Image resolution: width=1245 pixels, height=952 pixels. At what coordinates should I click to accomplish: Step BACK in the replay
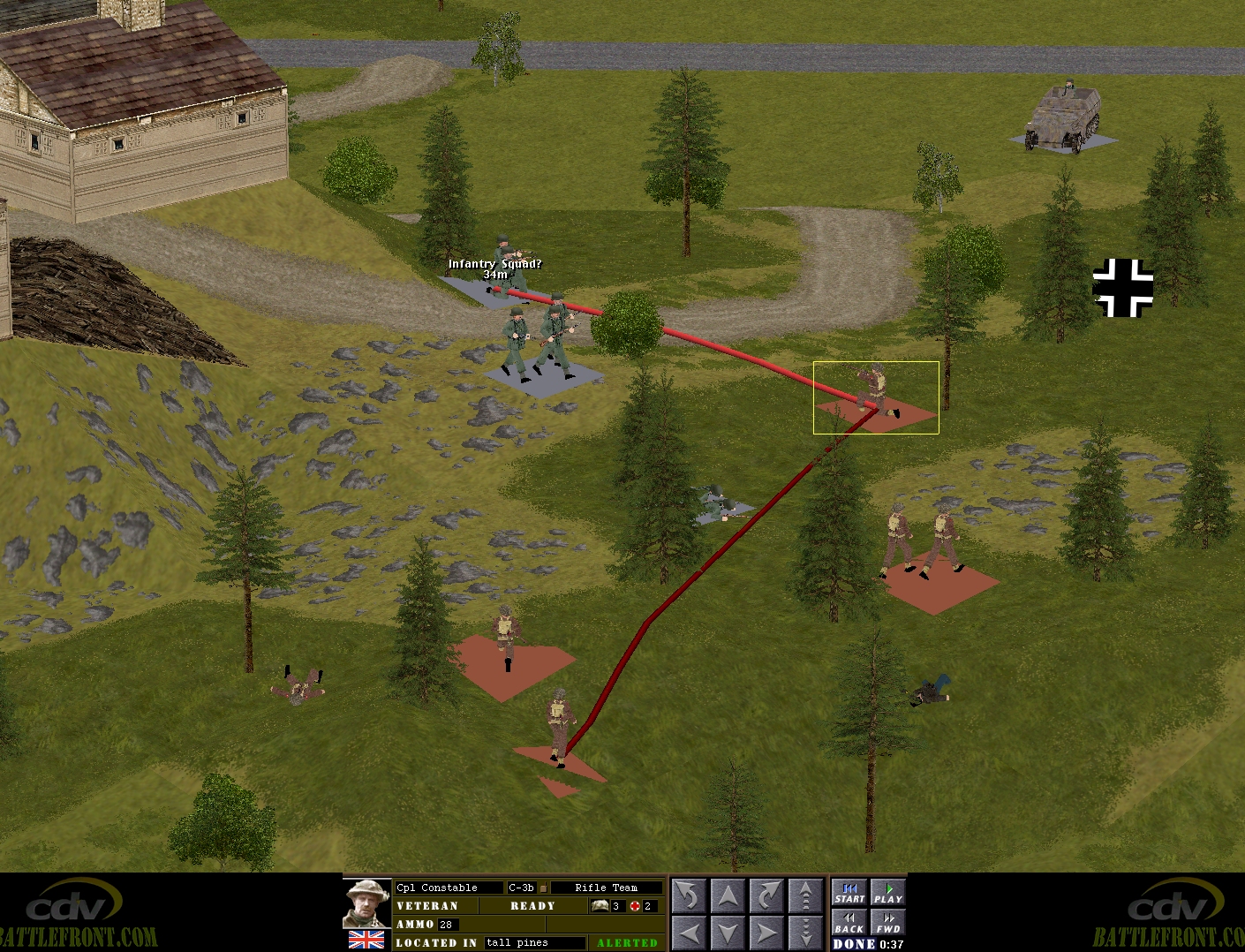(849, 923)
